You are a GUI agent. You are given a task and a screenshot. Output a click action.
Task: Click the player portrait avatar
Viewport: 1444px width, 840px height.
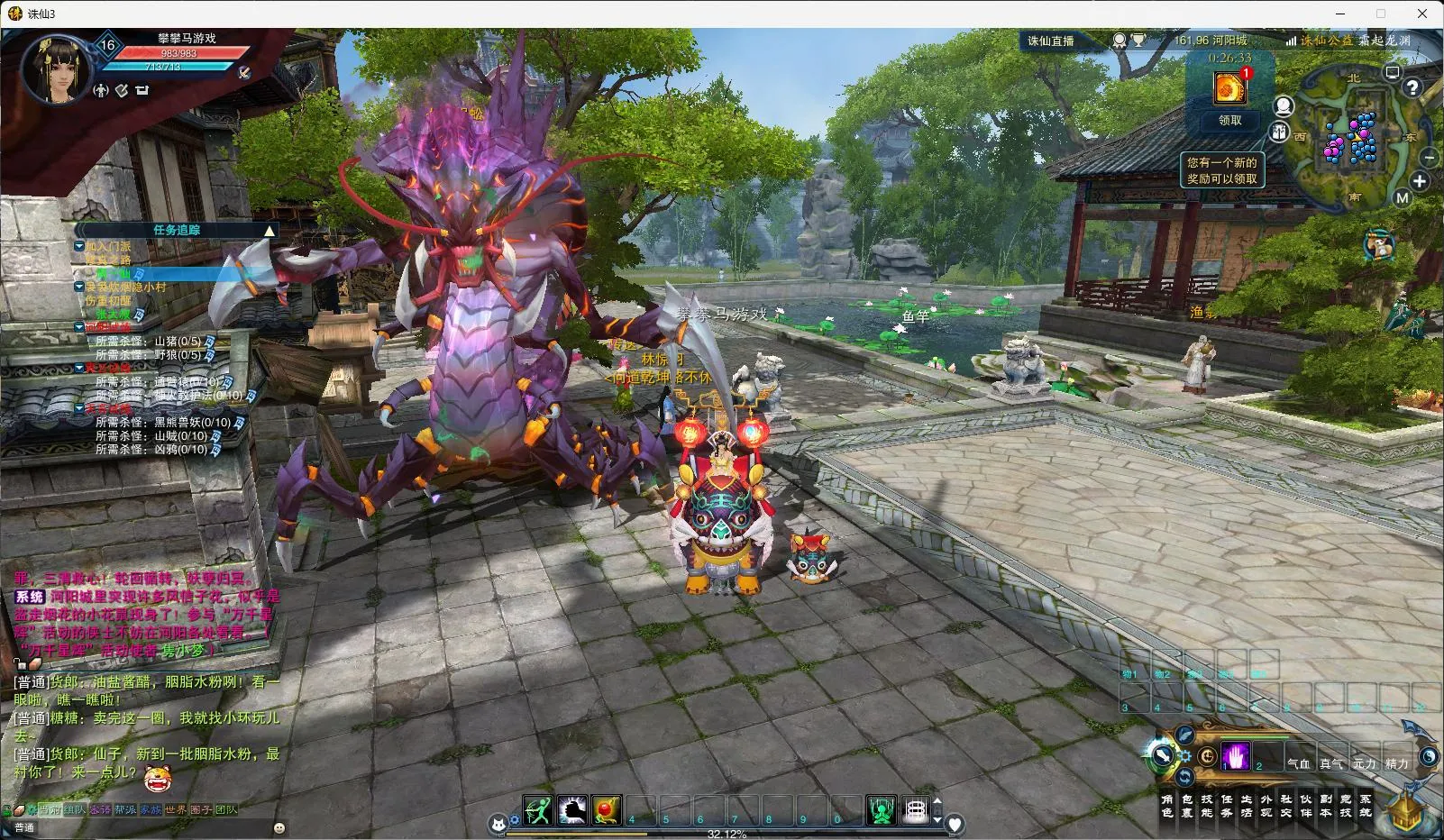click(56, 68)
